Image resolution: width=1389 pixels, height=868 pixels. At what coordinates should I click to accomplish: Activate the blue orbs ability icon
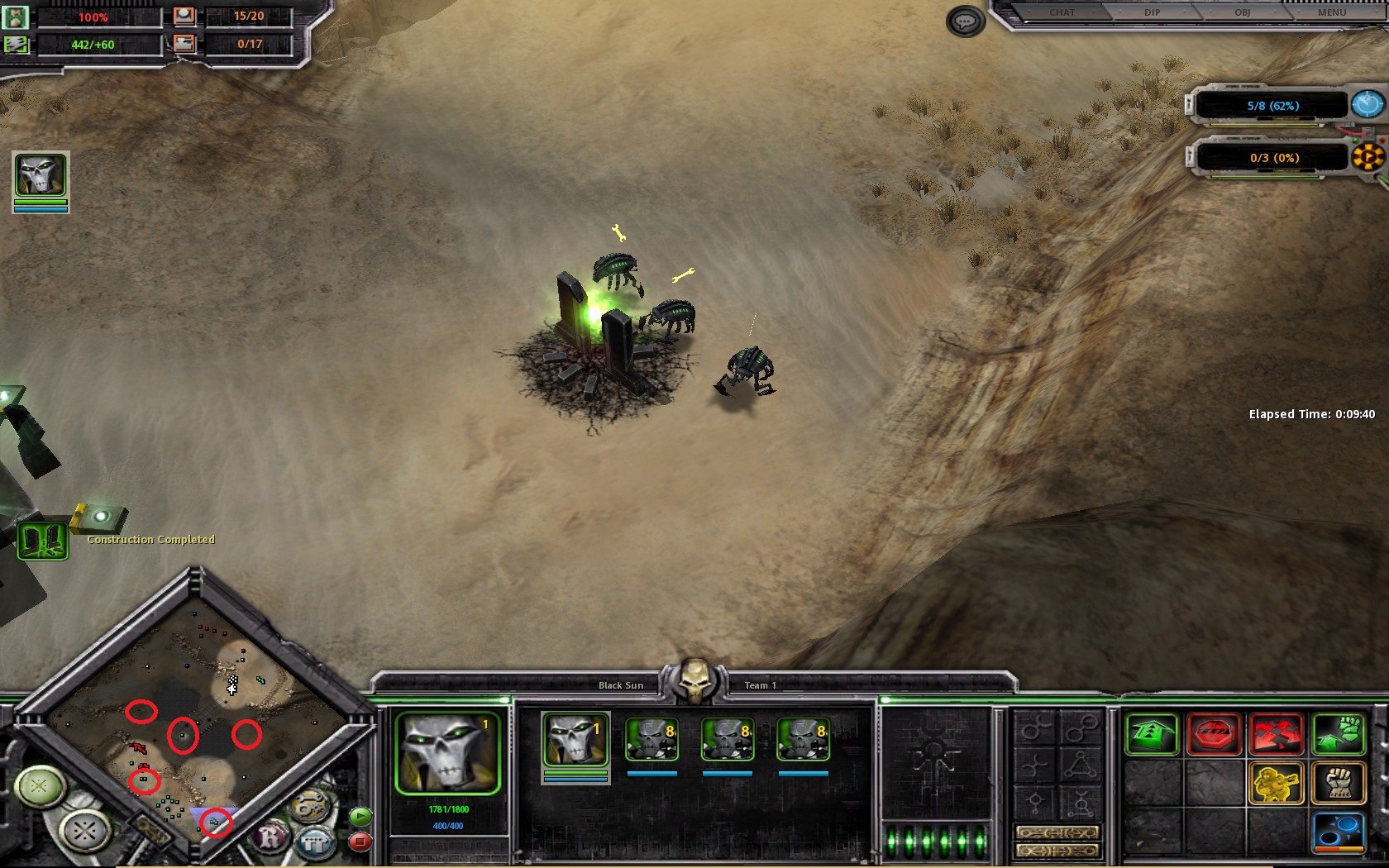[1339, 831]
